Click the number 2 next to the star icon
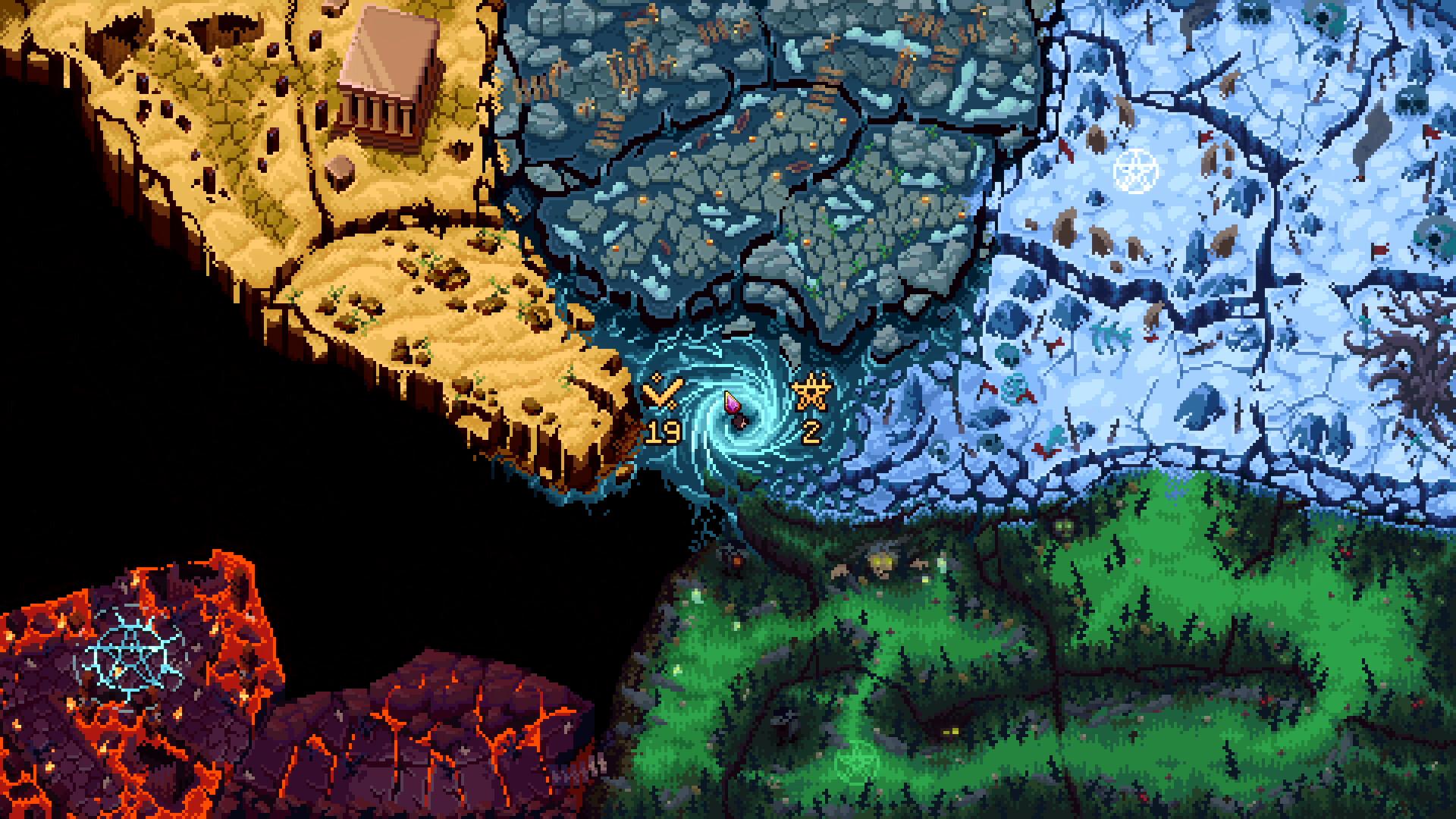Viewport: 1456px width, 819px height. tap(813, 431)
